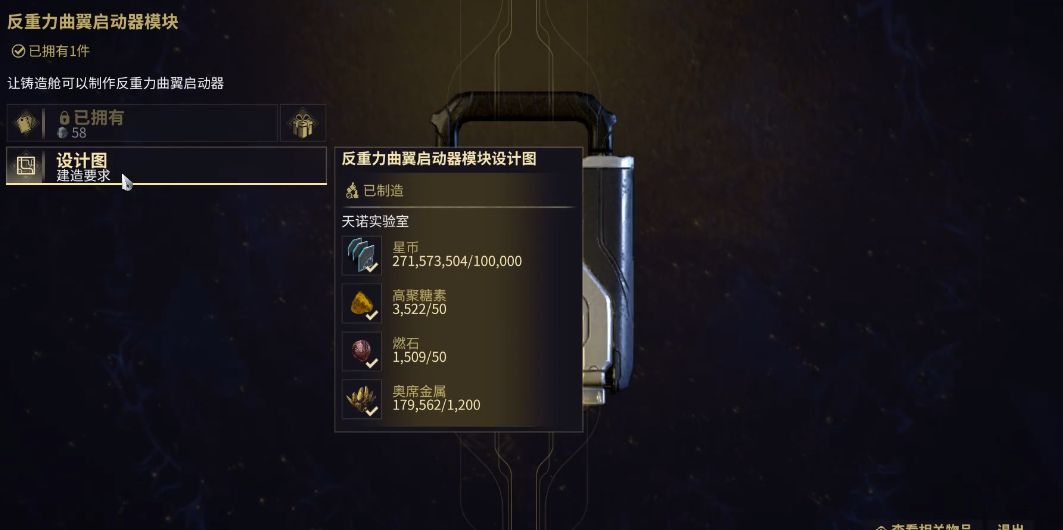Click 查看相关物品 at the bottom
This screenshot has width=1063, height=530.
point(928,526)
